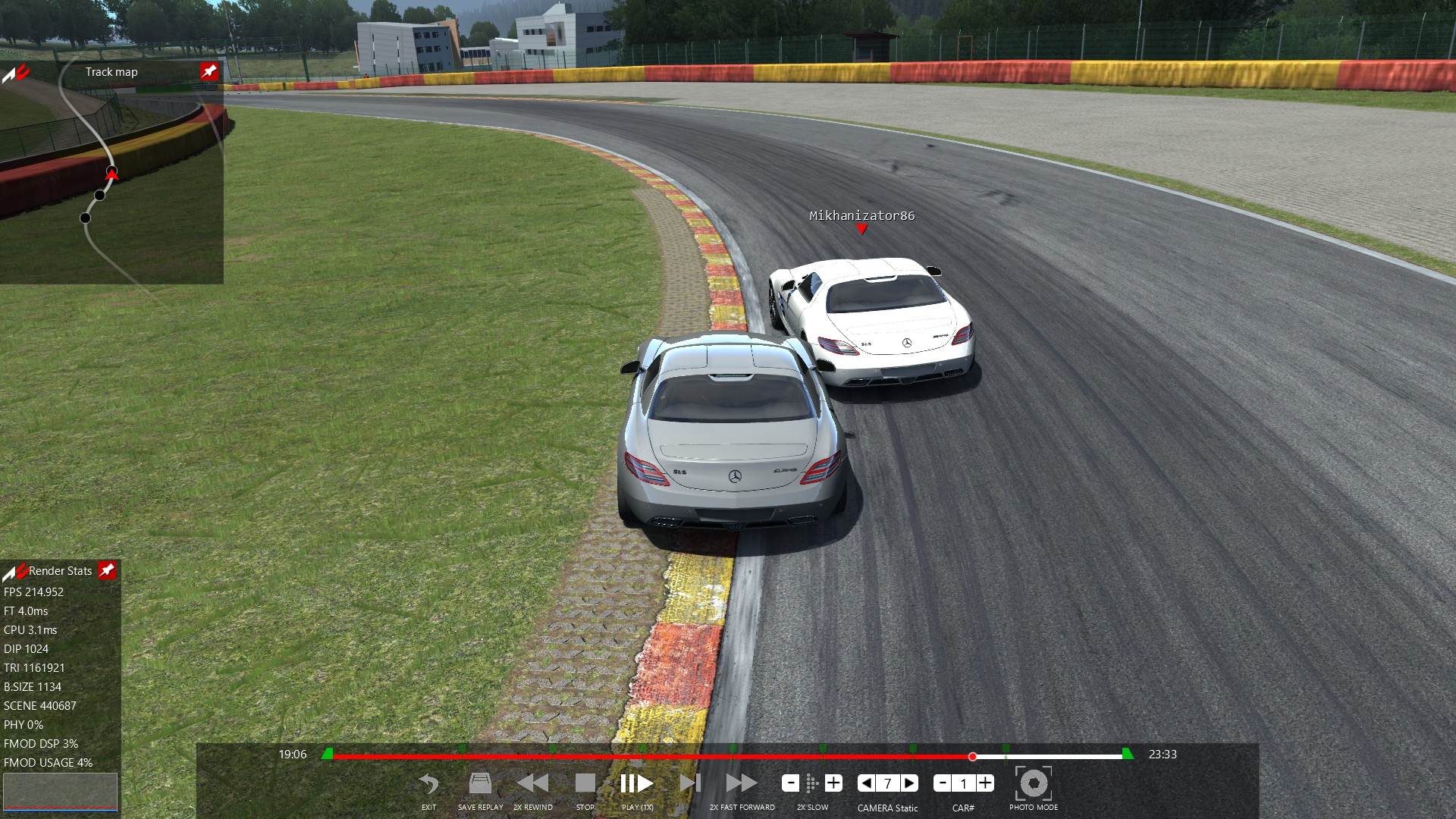Toggle Play (1x) pause/play button

[x=636, y=784]
